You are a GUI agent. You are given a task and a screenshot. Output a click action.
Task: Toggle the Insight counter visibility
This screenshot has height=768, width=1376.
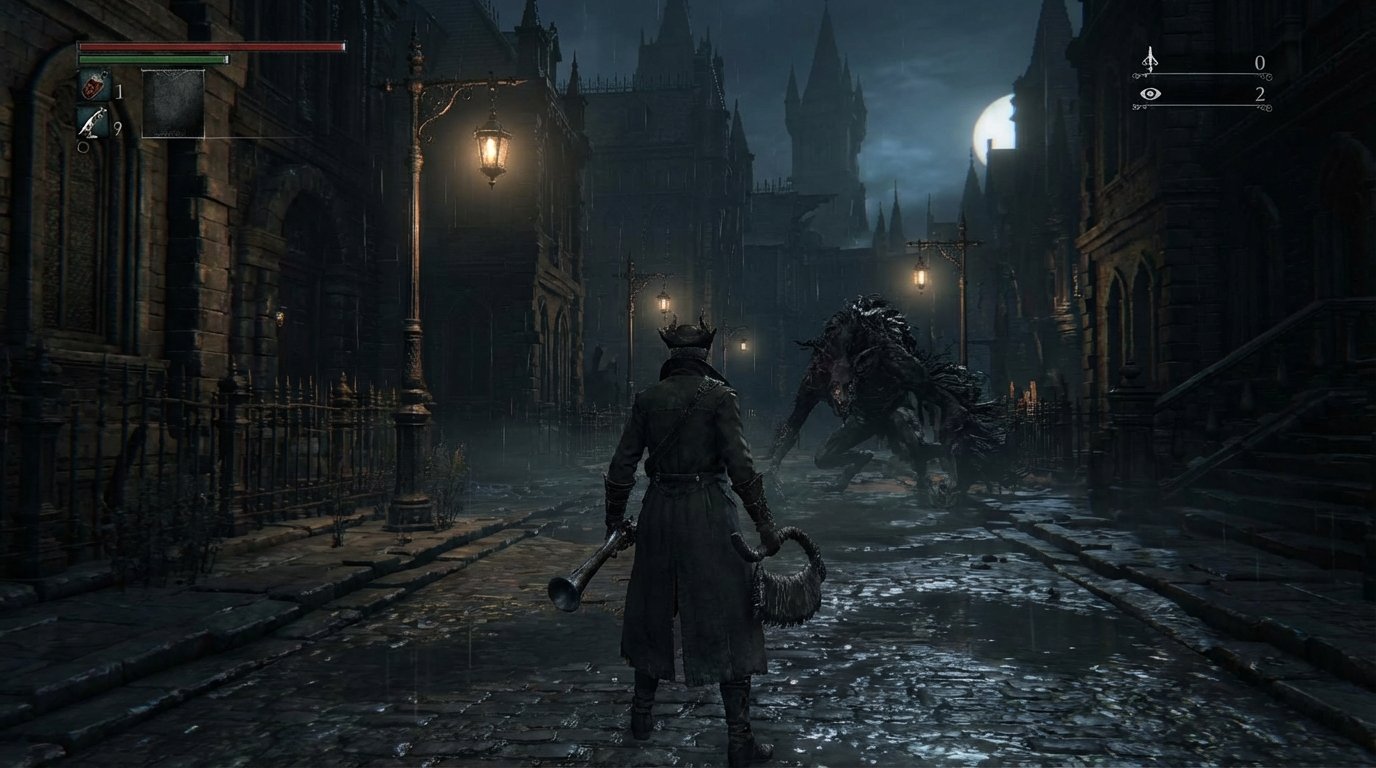(1150, 93)
